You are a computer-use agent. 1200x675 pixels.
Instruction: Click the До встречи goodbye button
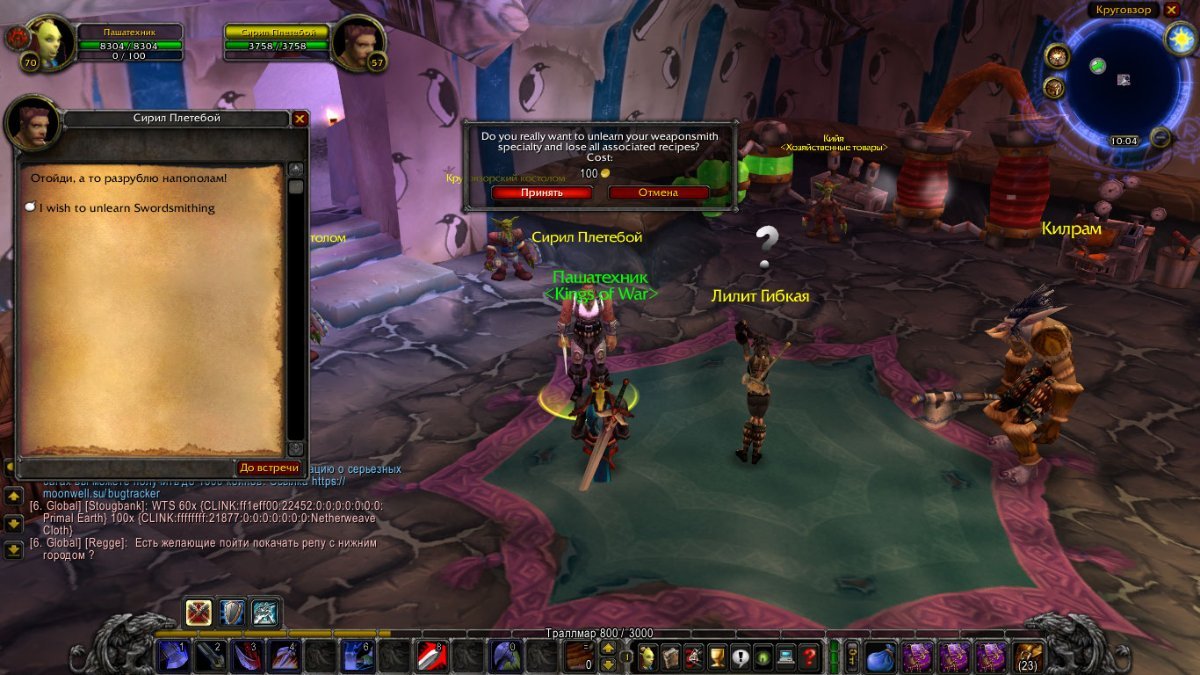click(269, 467)
